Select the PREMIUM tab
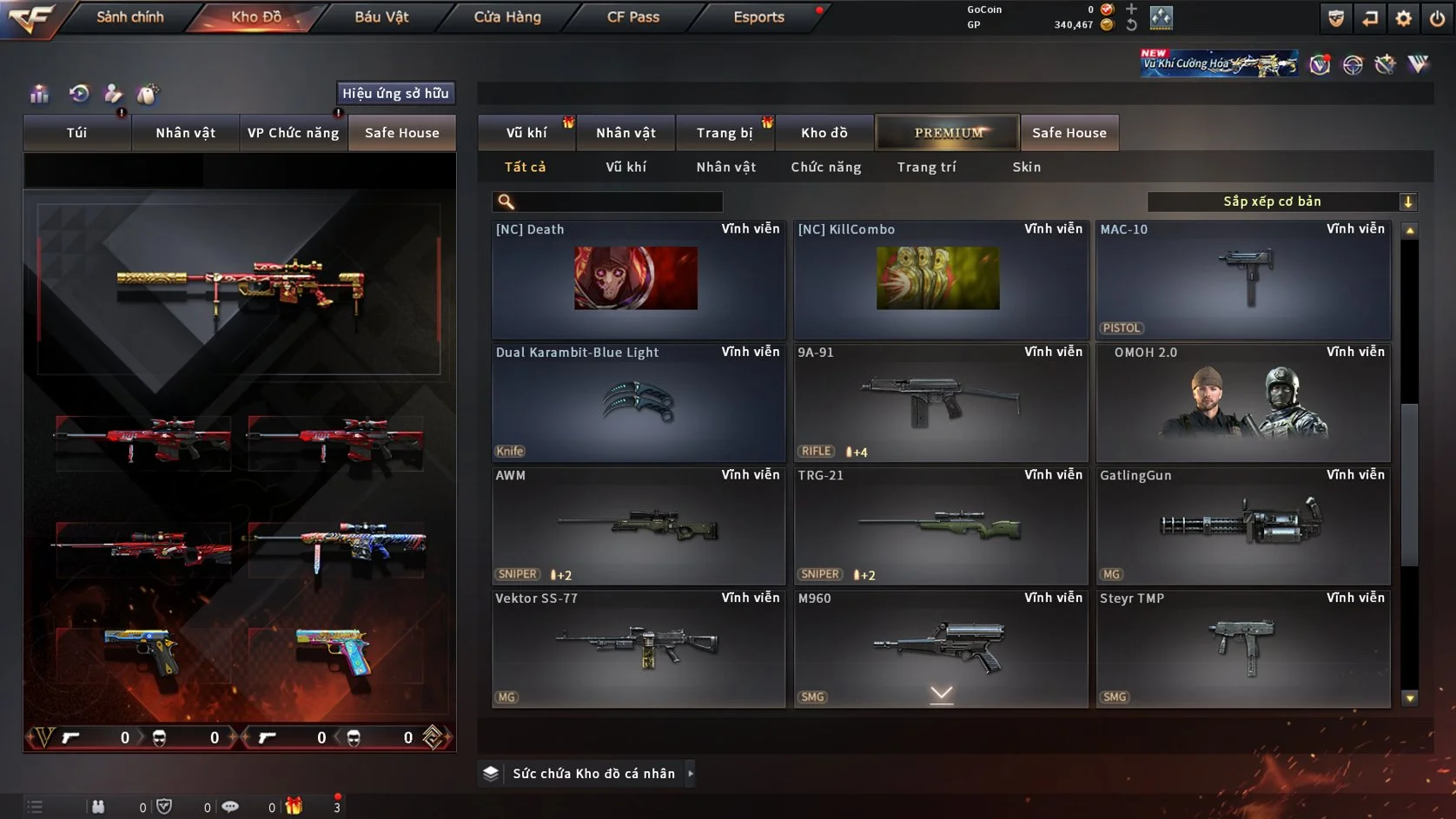Screen dimensions: 1456x819 coord(948,133)
